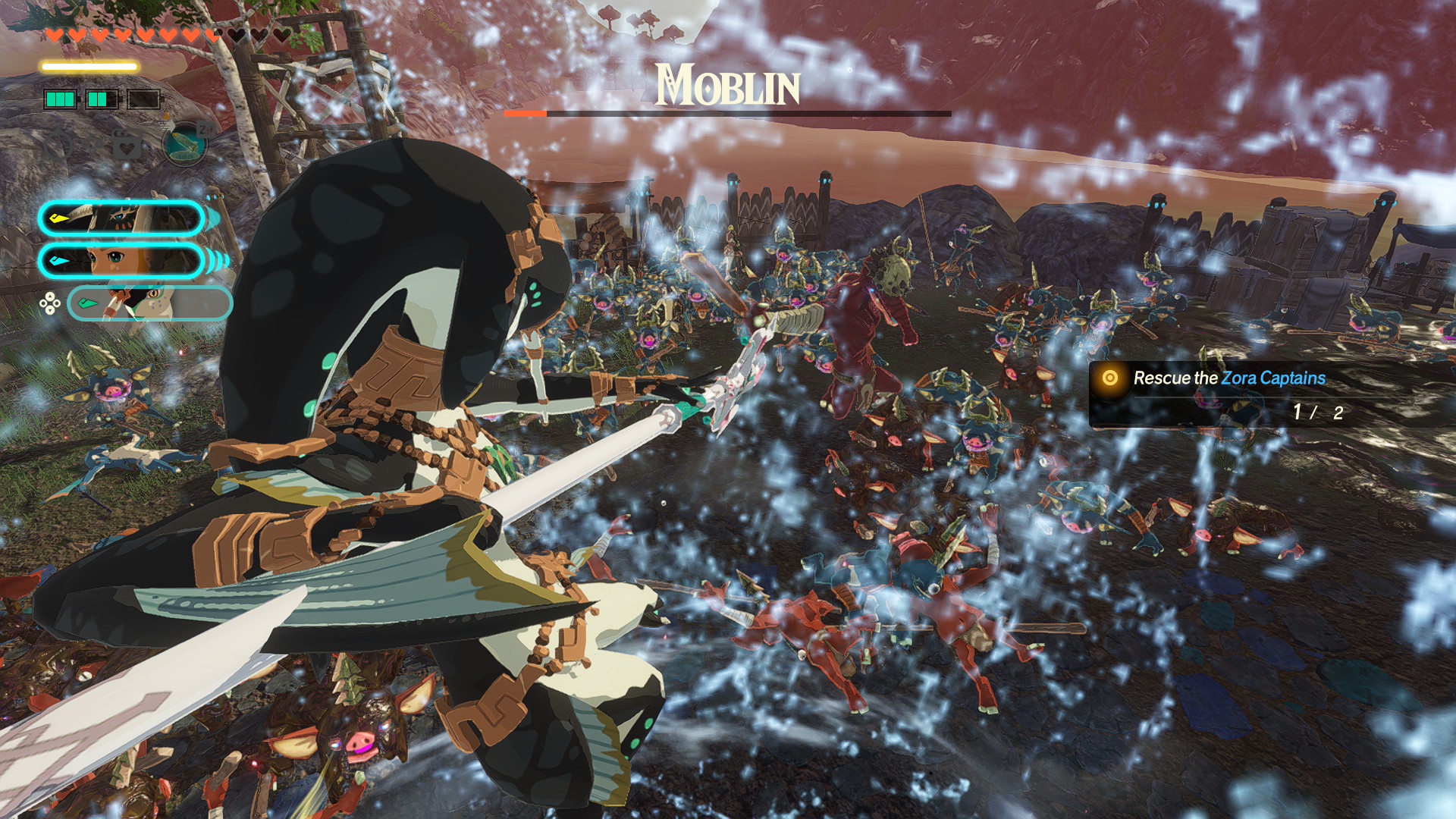Select the active Zora character portrait
Image resolution: width=1456 pixels, height=819 pixels.
(x=149, y=303)
